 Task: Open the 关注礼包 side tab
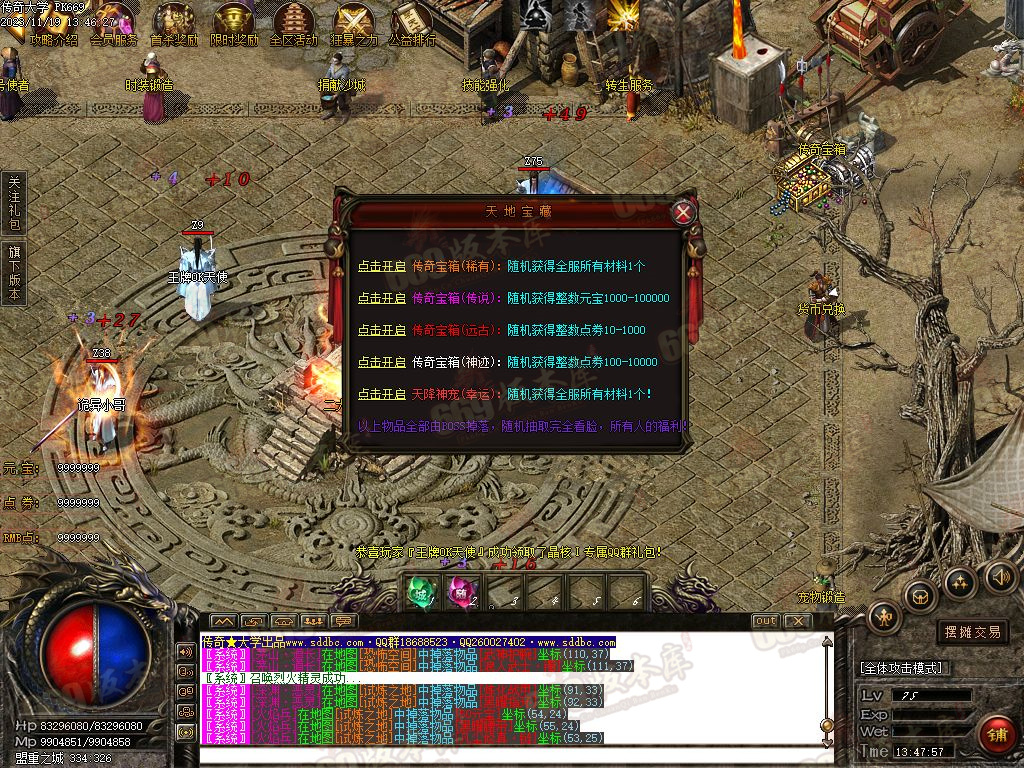pos(14,203)
